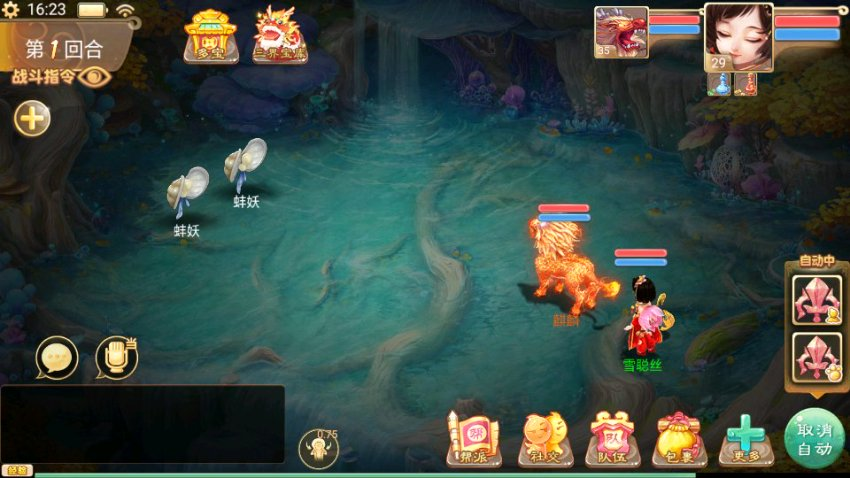This screenshot has height=478, width=850.
Task: Open the settings gear icon
Action: pyautogui.click(x=14, y=10)
